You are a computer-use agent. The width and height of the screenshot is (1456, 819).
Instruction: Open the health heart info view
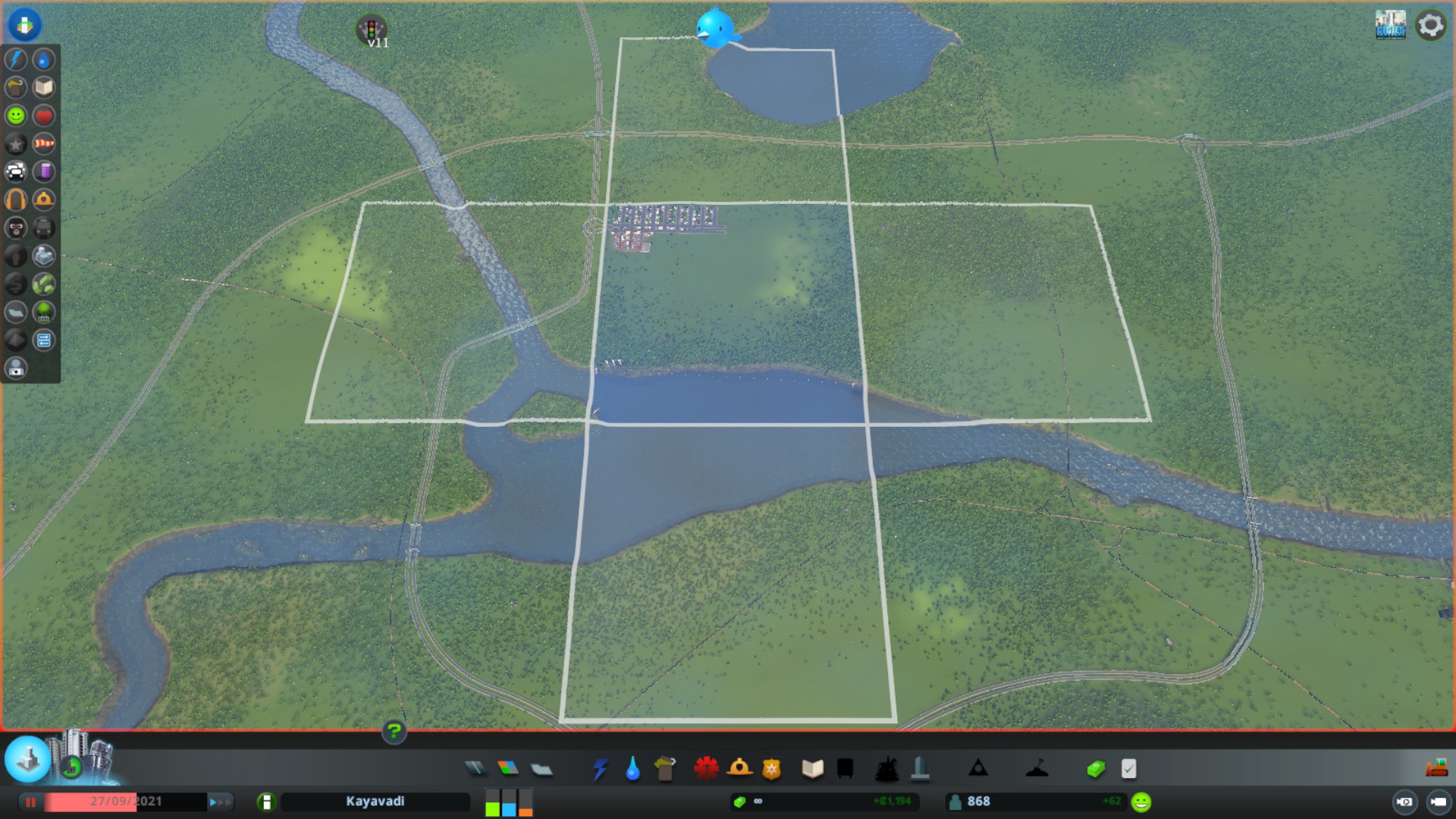(44, 116)
